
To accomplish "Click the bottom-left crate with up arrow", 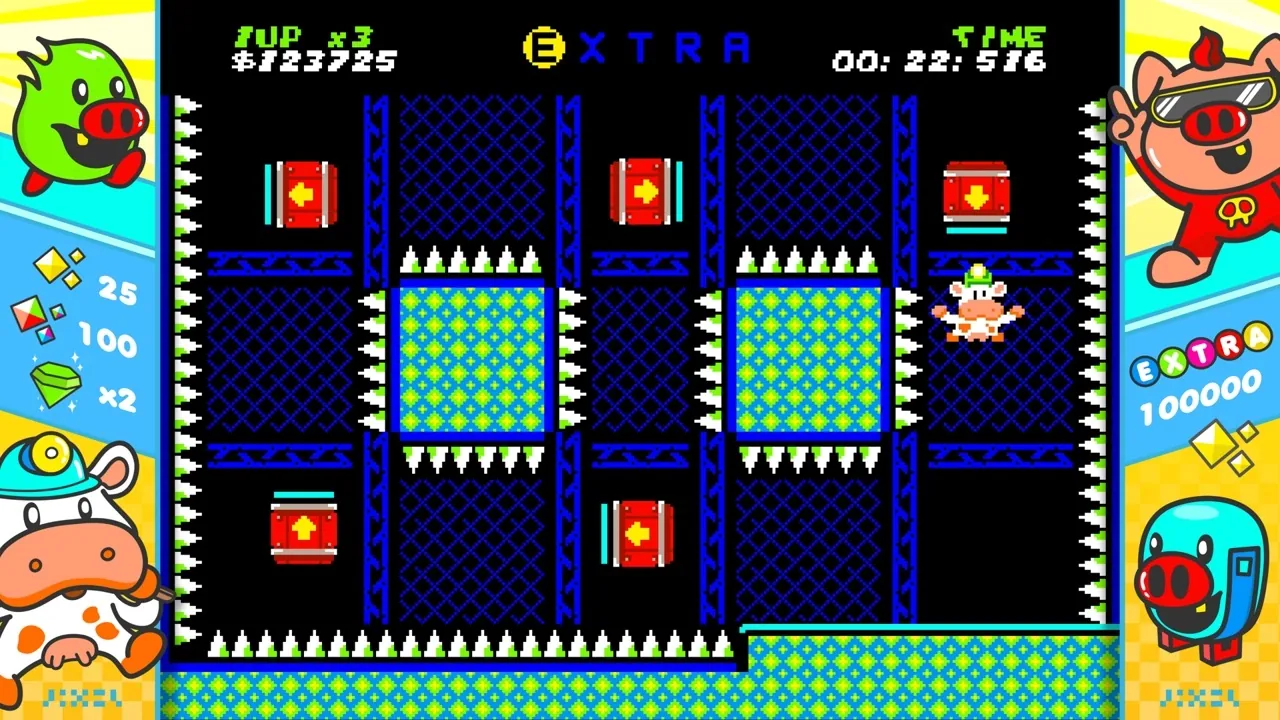I will tap(304, 530).
